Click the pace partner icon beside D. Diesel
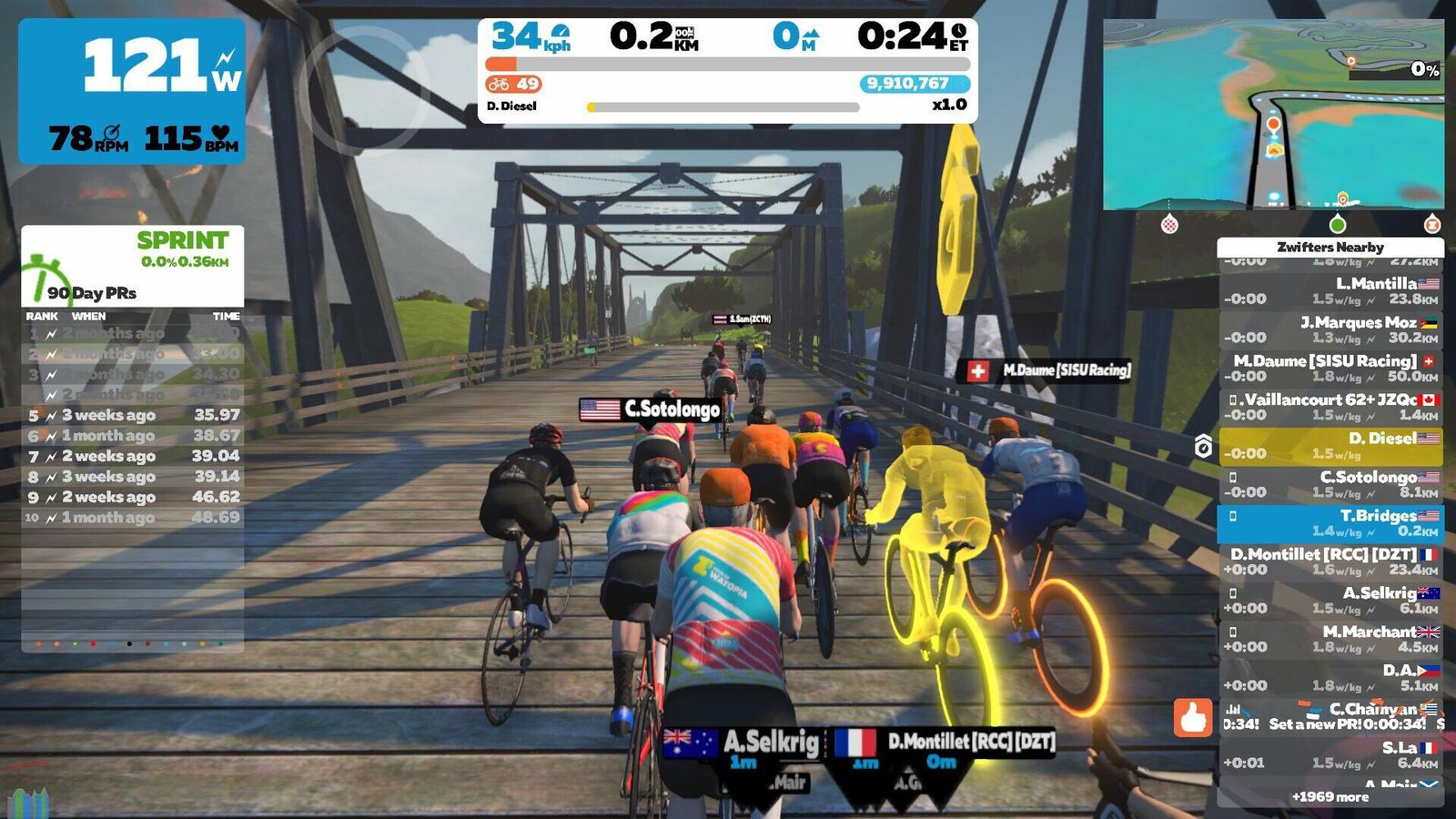Viewport: 1456px width, 819px height. pos(1203,446)
